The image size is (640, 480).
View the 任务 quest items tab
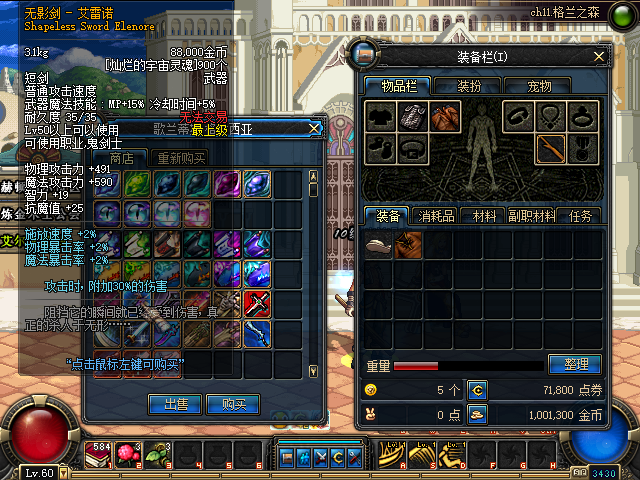coord(580,215)
